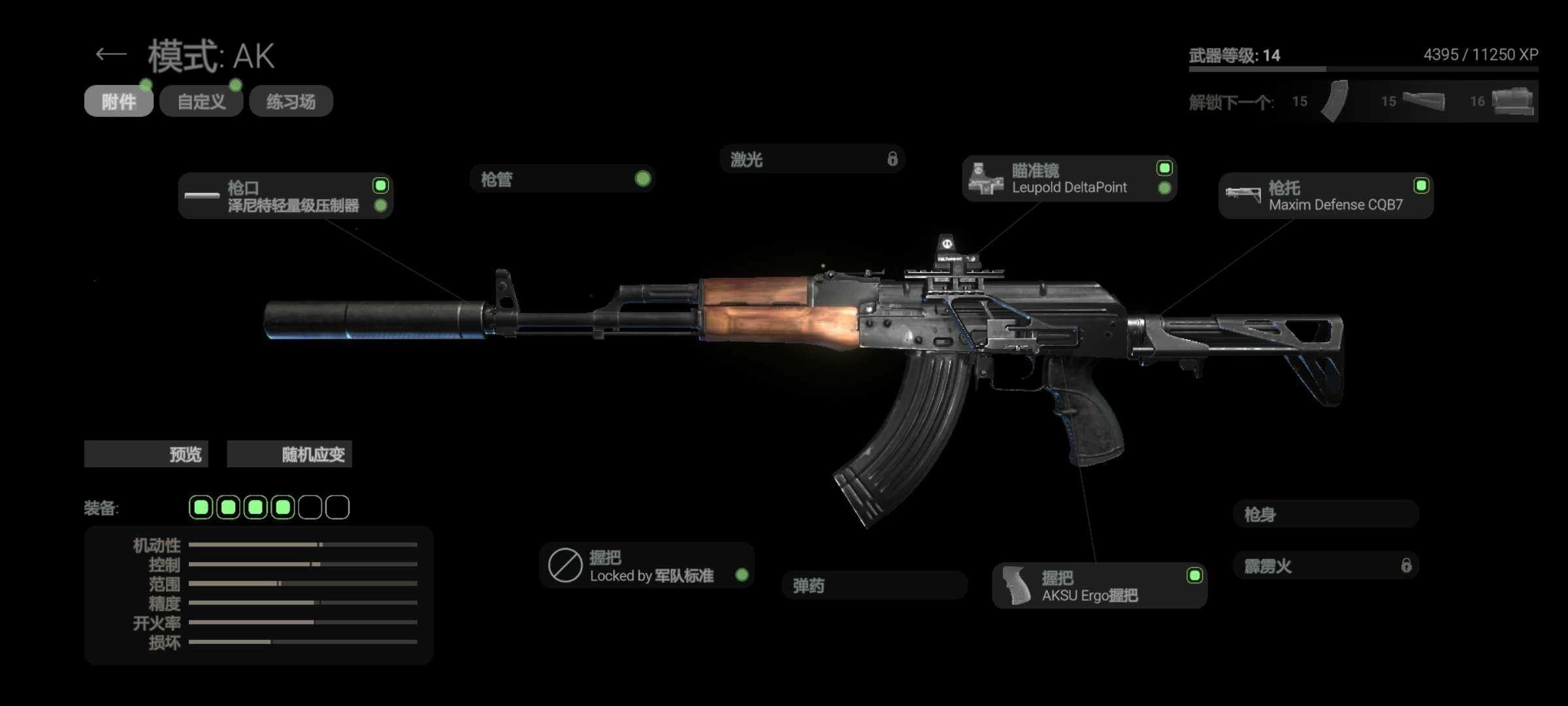Go back with the arrow button
The height and width of the screenshot is (706, 1568).
tap(111, 54)
